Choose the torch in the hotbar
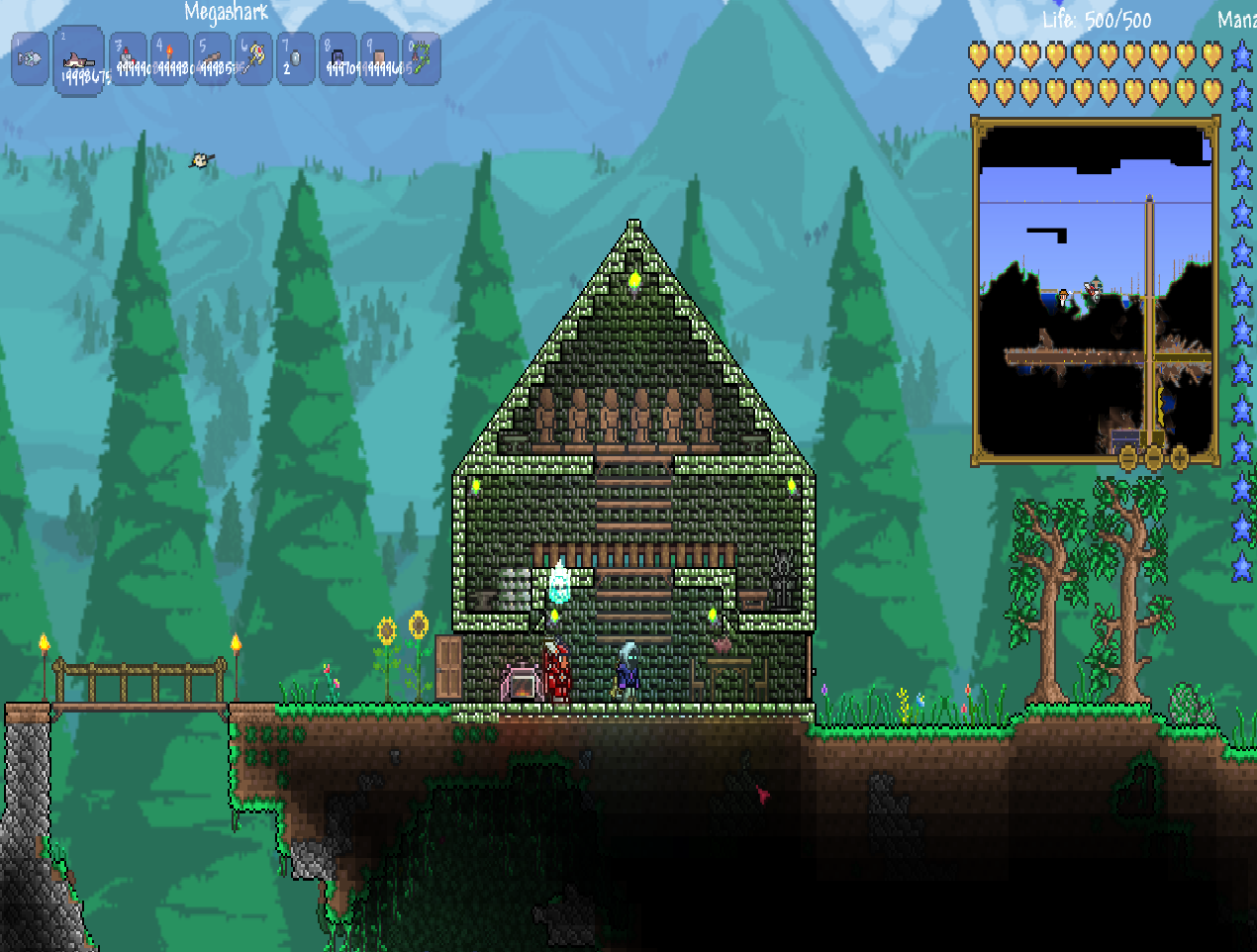The height and width of the screenshot is (952, 1257). [x=170, y=59]
